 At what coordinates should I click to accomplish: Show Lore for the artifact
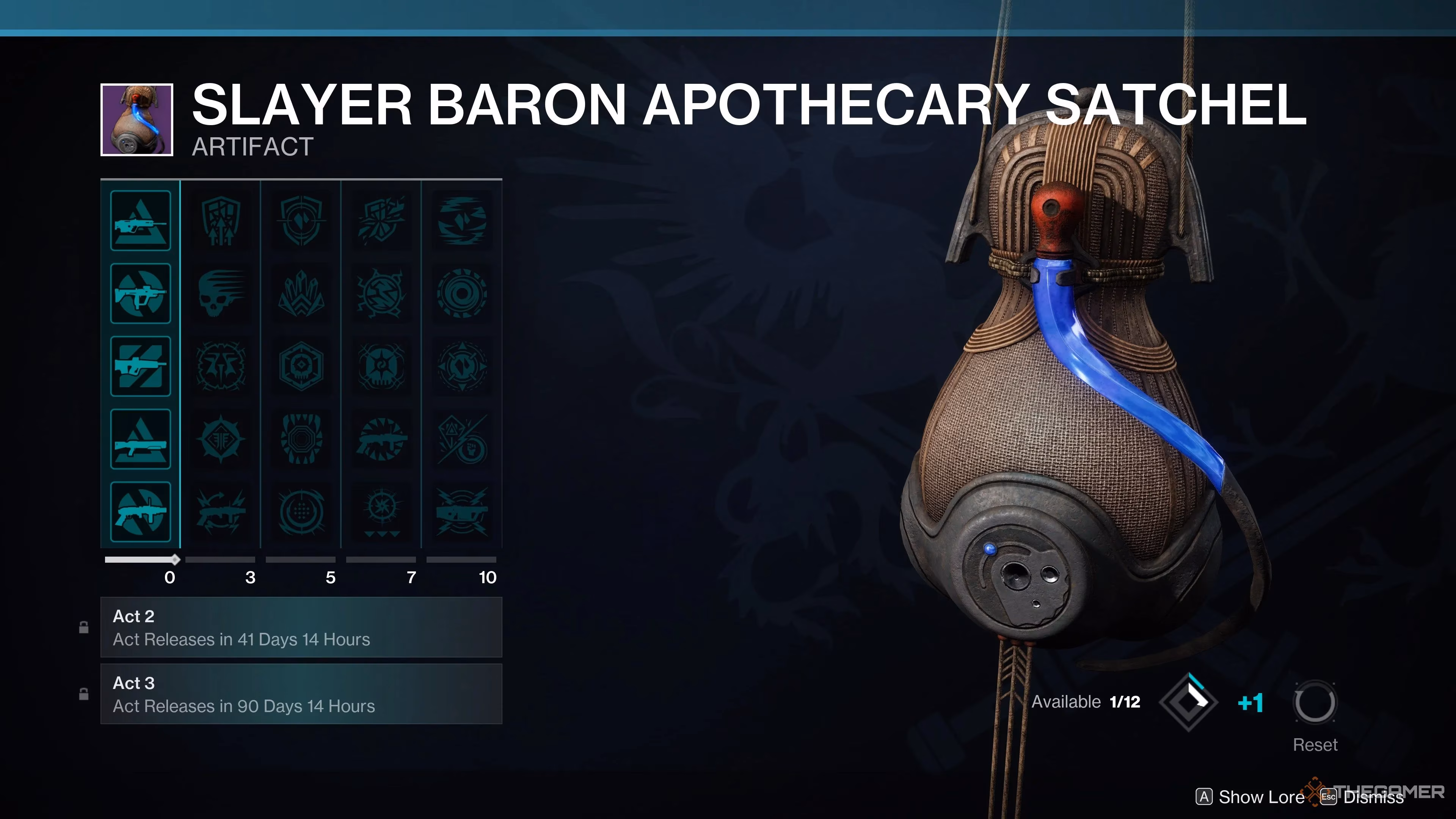tap(1250, 797)
